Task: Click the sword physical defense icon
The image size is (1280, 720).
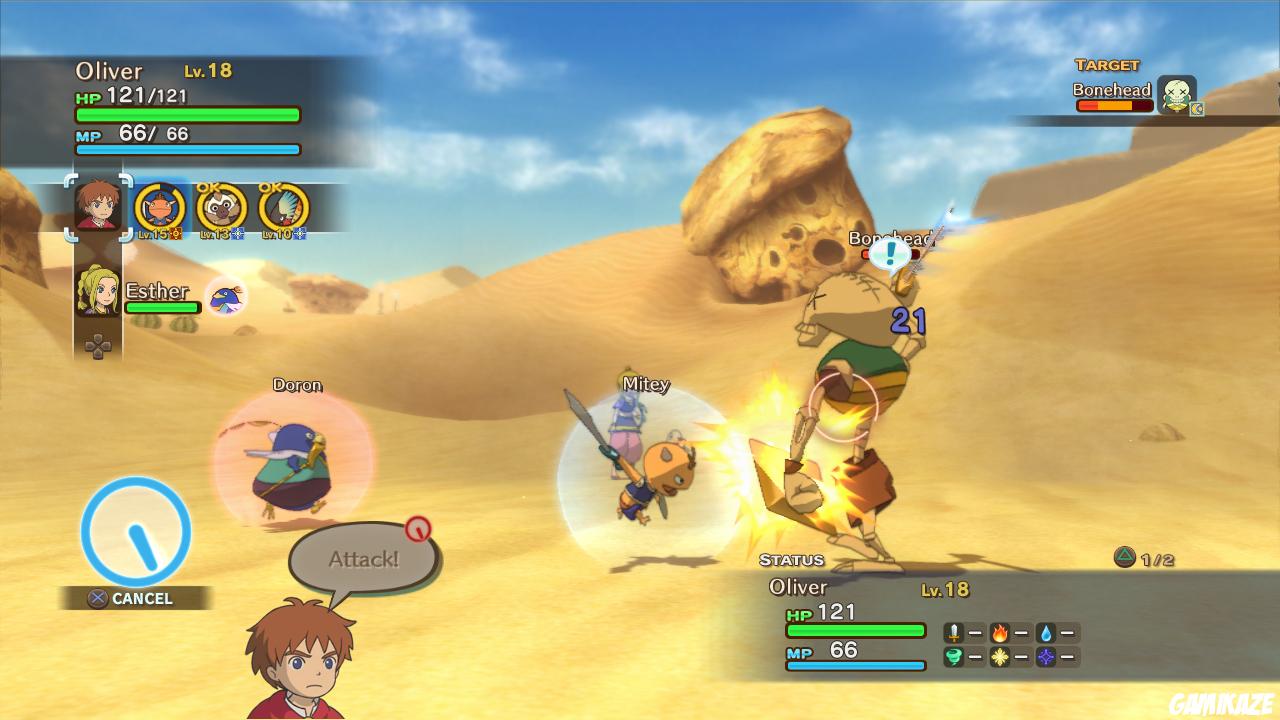Action: (x=953, y=632)
